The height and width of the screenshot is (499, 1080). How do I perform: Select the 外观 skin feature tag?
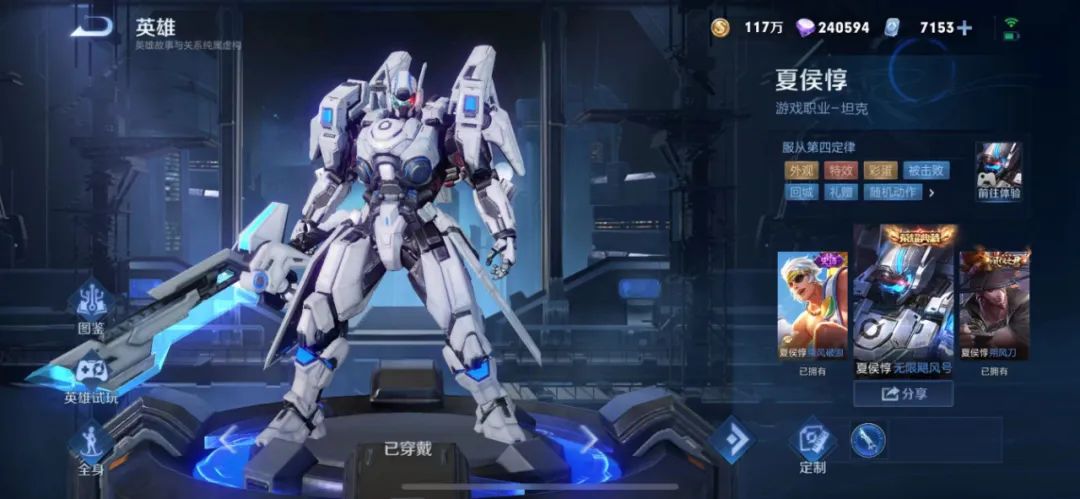click(801, 170)
